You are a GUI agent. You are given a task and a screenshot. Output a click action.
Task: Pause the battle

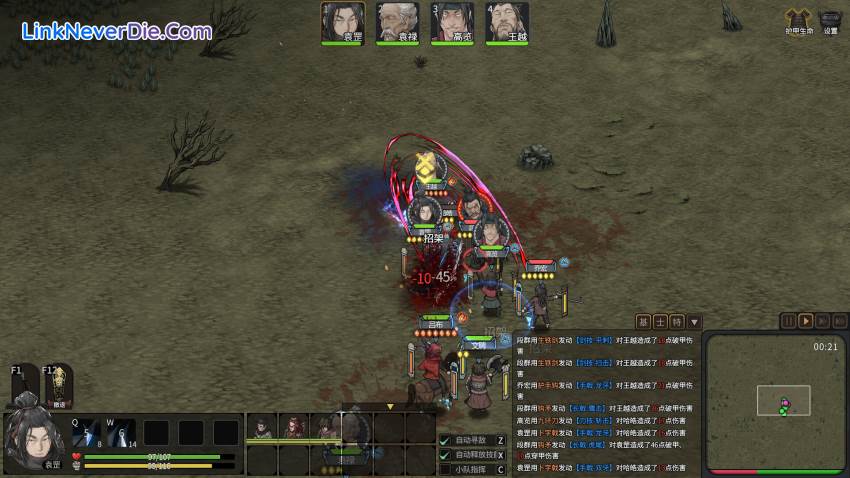pyautogui.click(x=788, y=321)
